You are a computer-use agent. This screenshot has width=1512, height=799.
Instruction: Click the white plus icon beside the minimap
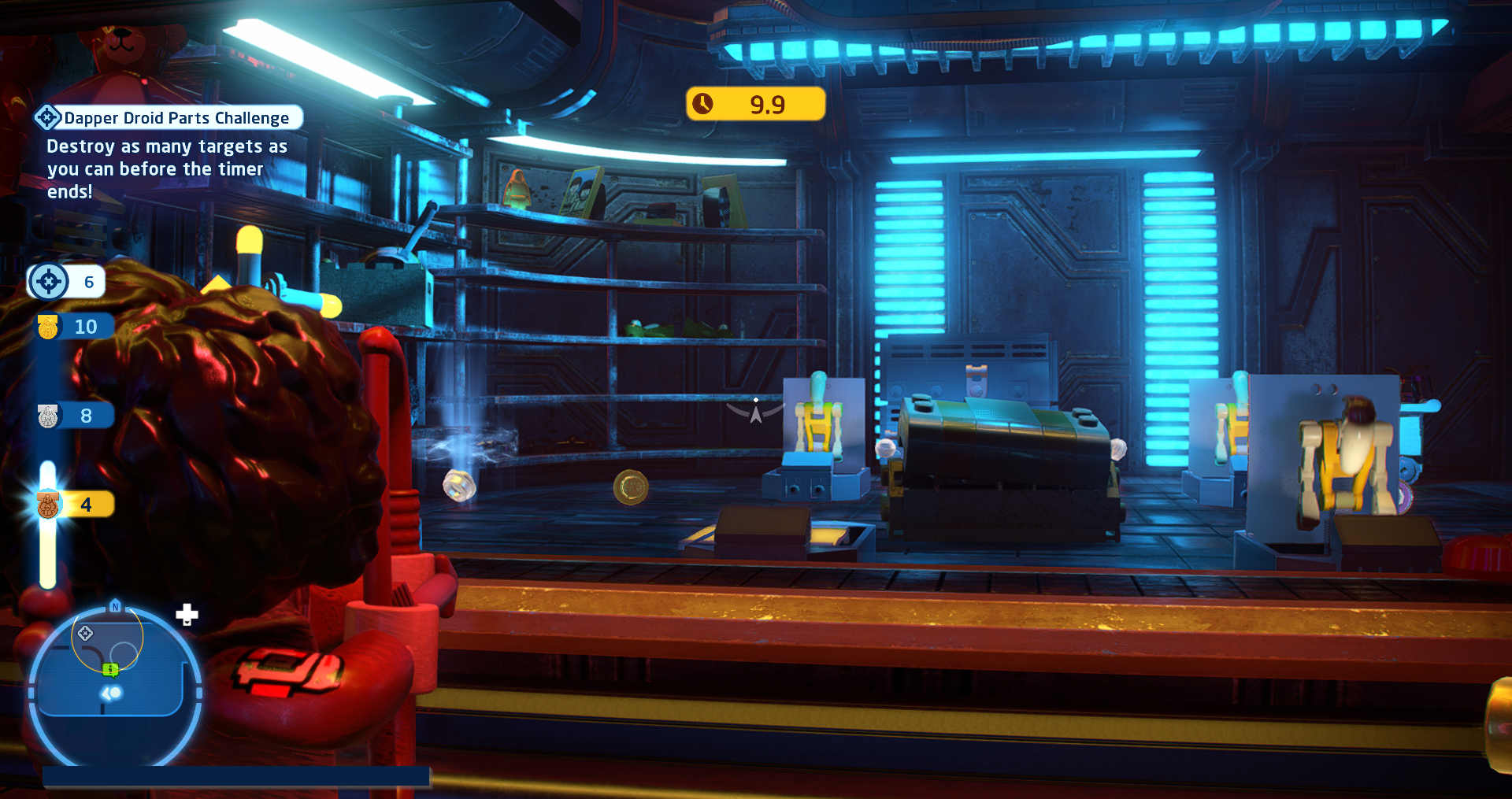[187, 615]
